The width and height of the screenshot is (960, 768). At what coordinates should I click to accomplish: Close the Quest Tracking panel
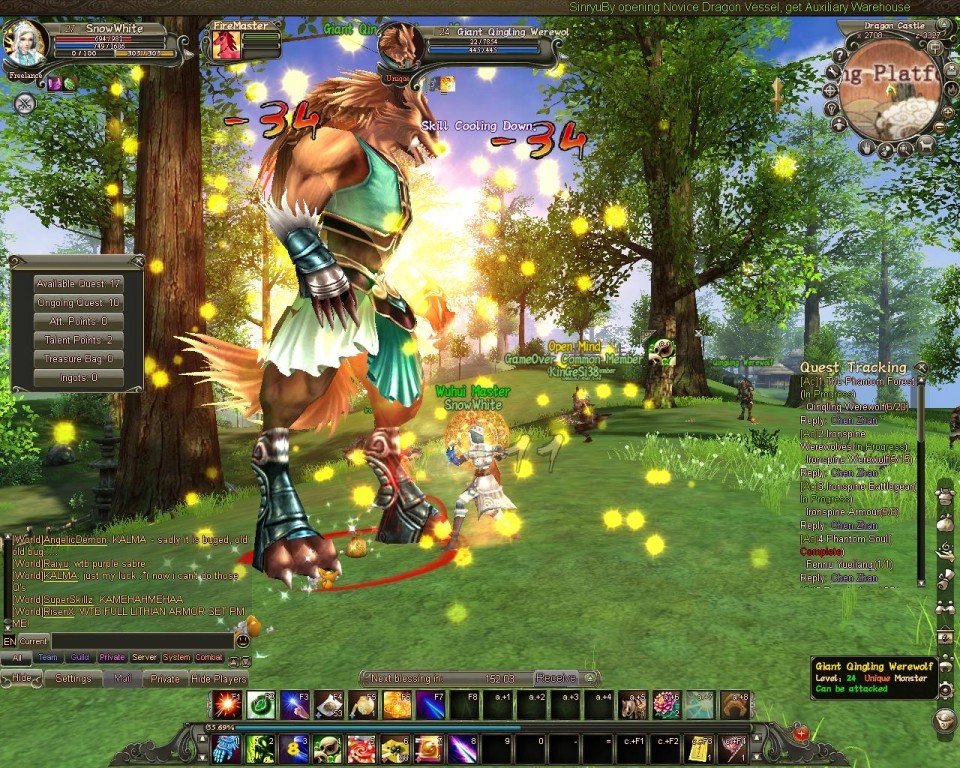pyautogui.click(x=921, y=368)
